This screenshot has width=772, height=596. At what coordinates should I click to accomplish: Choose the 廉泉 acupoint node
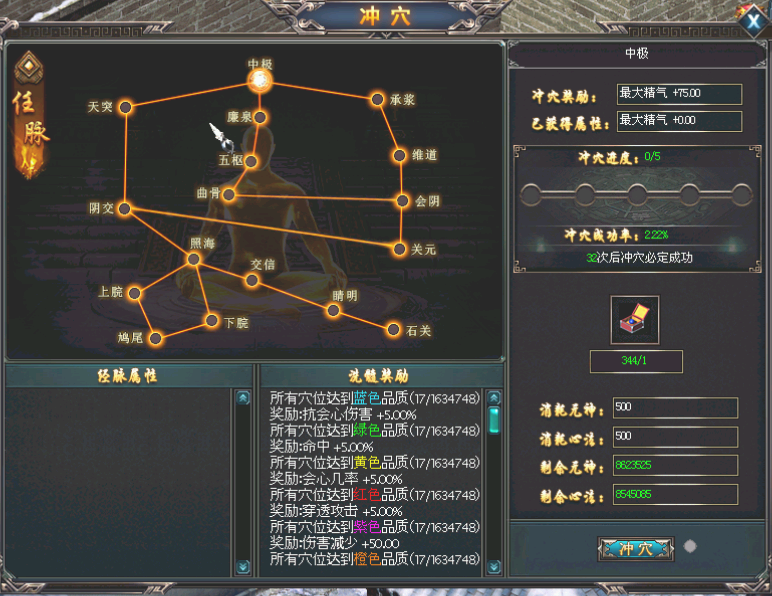tap(261, 118)
